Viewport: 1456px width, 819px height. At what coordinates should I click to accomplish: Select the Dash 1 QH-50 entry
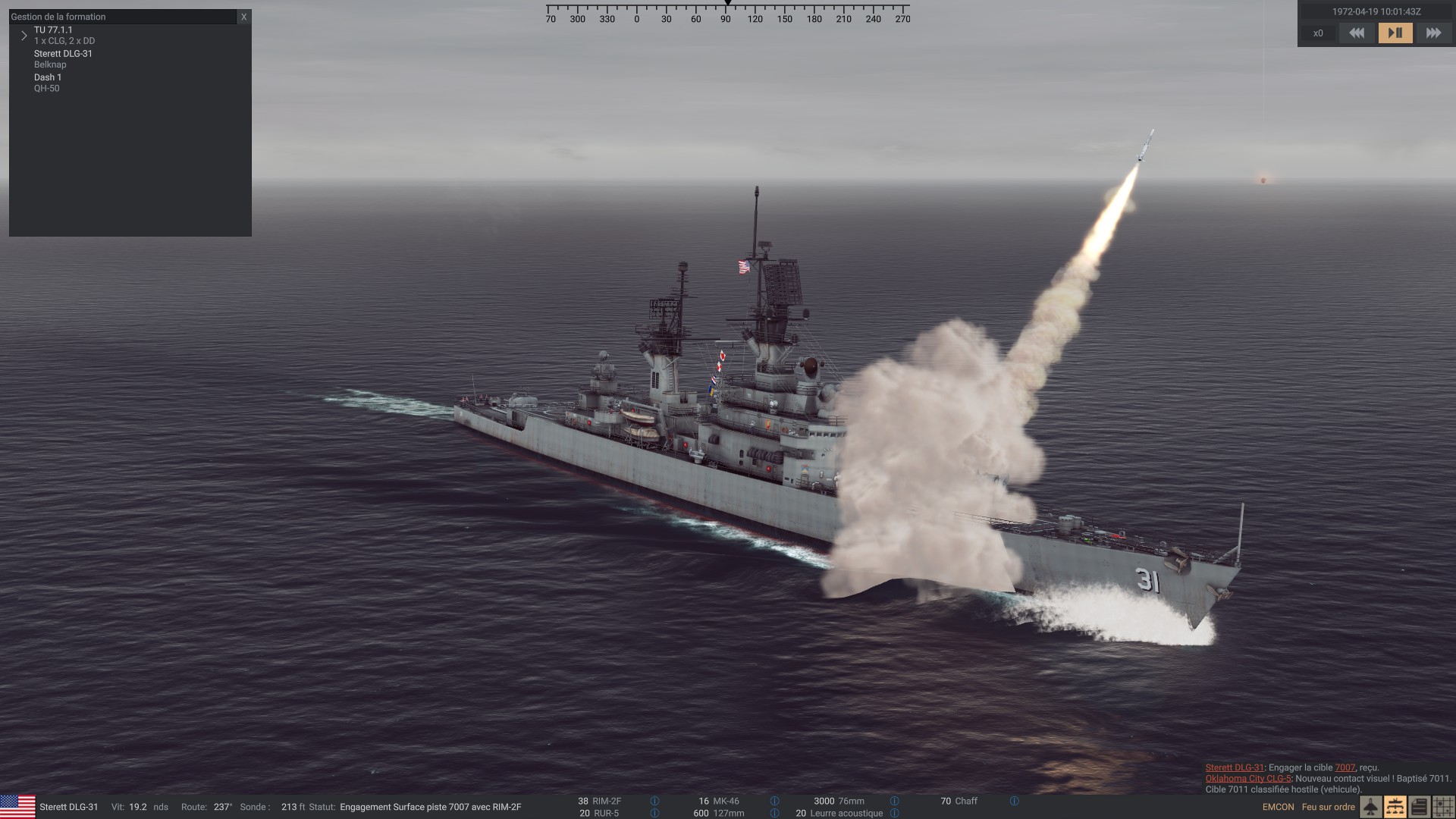point(48,77)
